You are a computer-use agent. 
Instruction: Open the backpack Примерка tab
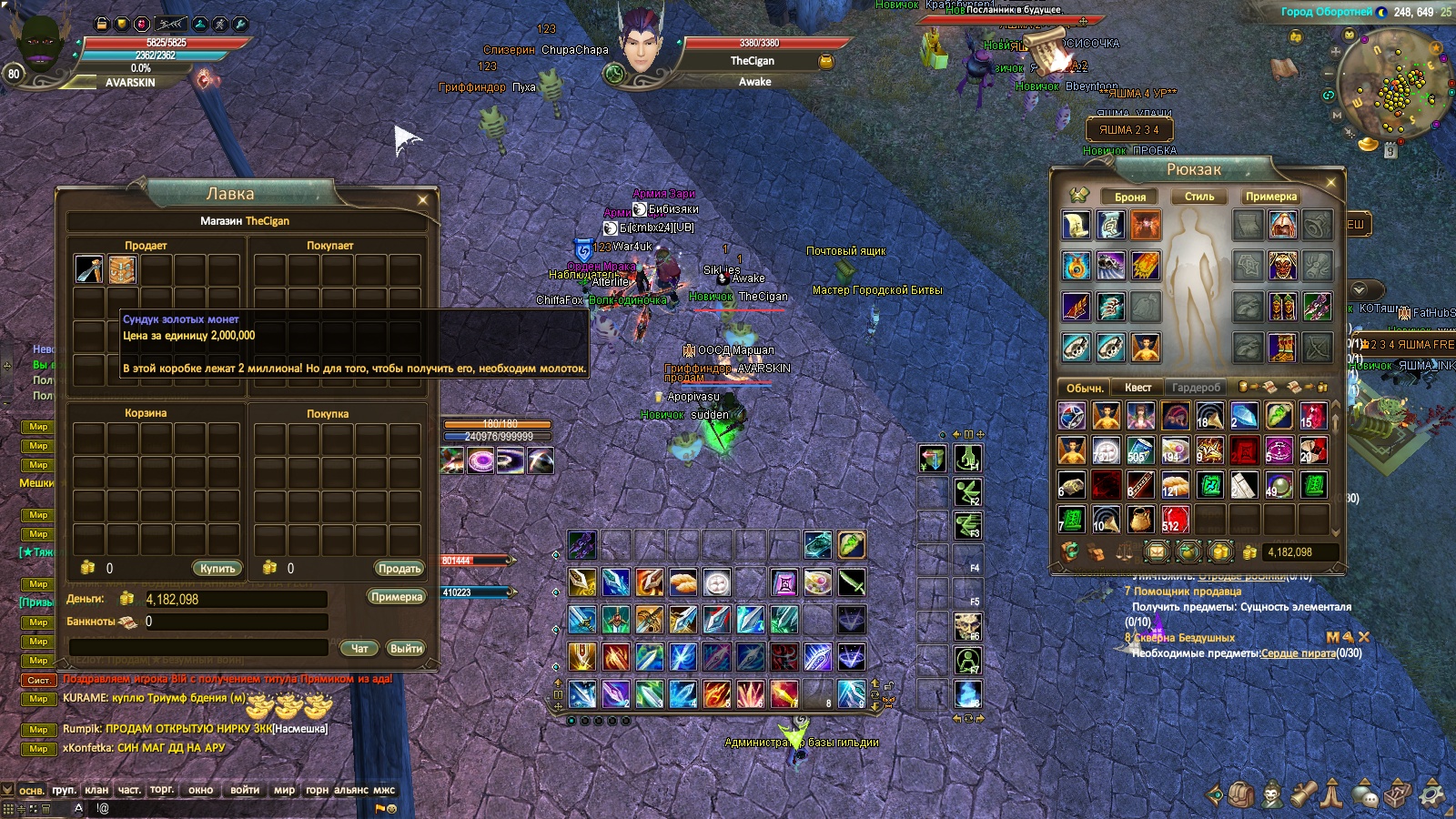click(x=1271, y=197)
